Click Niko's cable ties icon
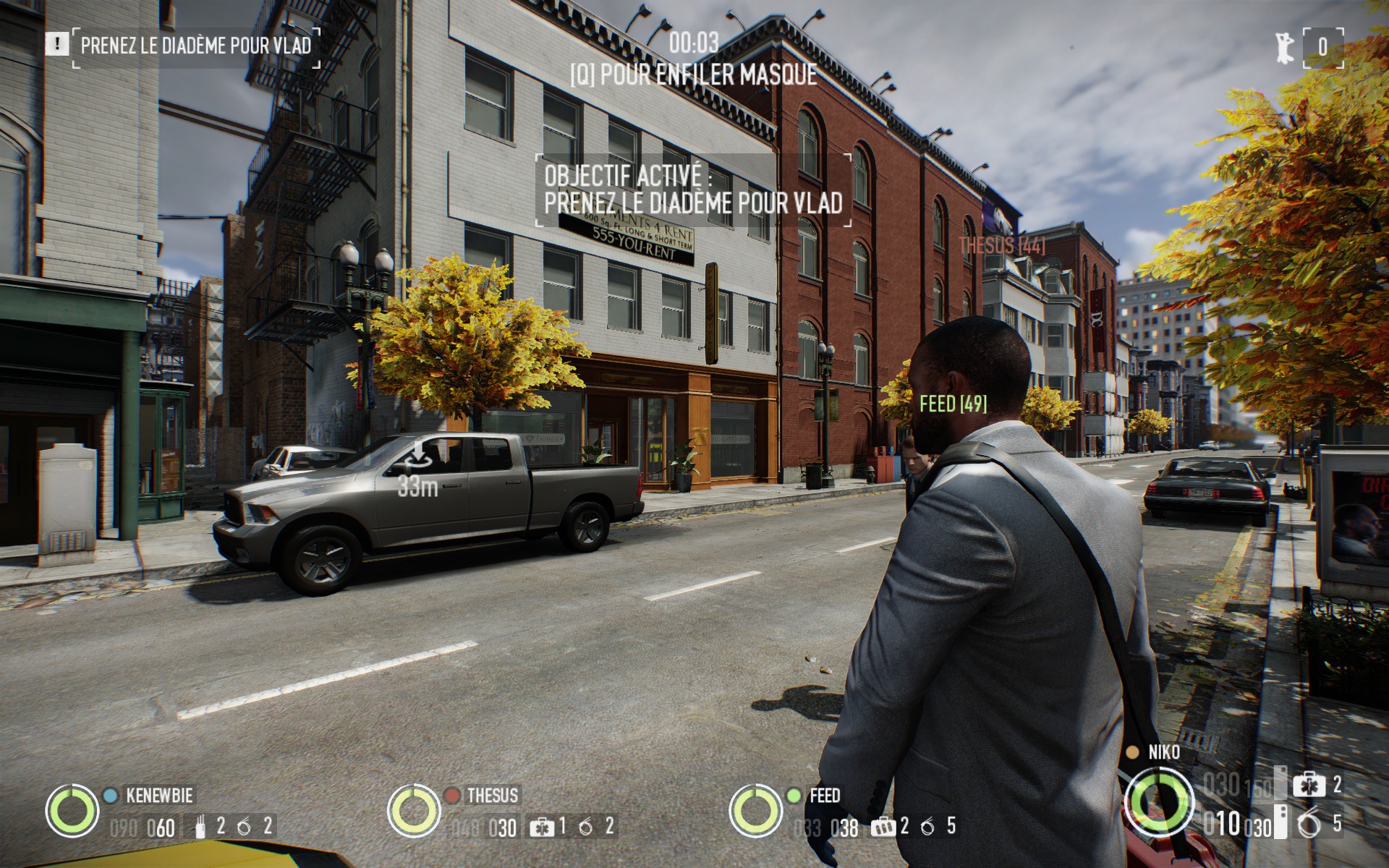 coord(1308,824)
